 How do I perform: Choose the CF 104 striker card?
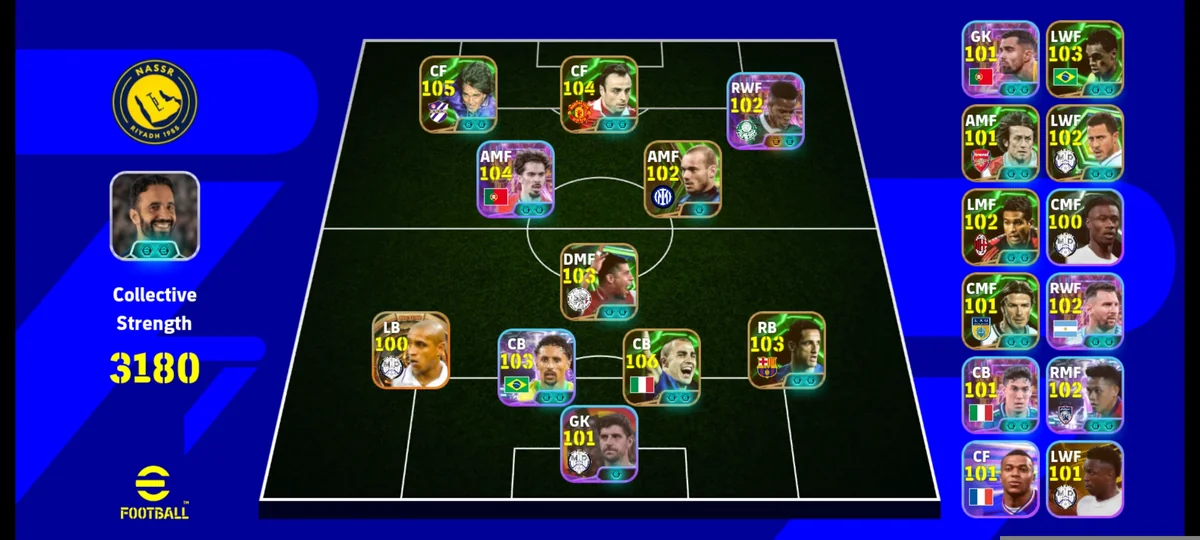599,94
